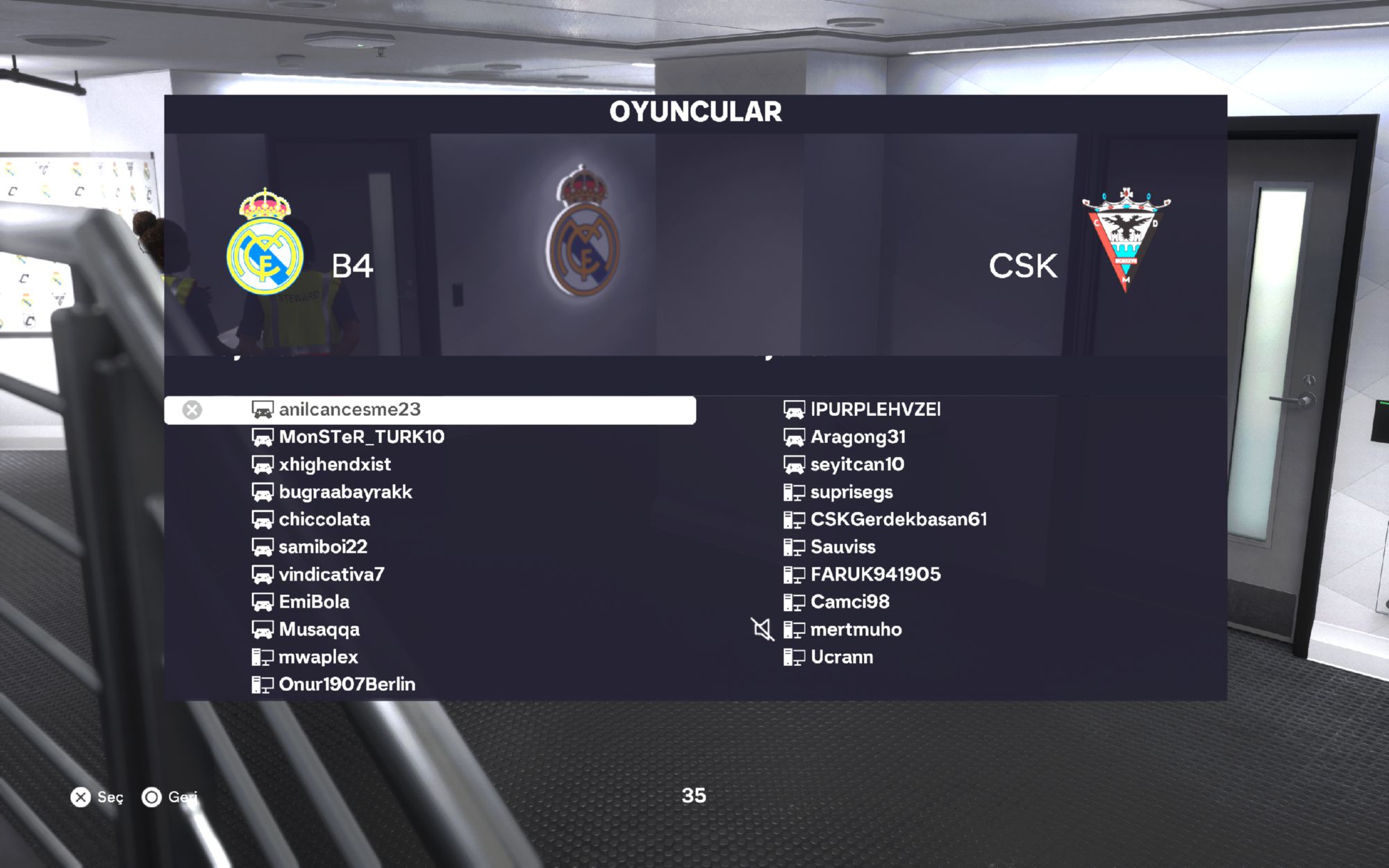Select the xhighendxist player entry

(x=335, y=465)
